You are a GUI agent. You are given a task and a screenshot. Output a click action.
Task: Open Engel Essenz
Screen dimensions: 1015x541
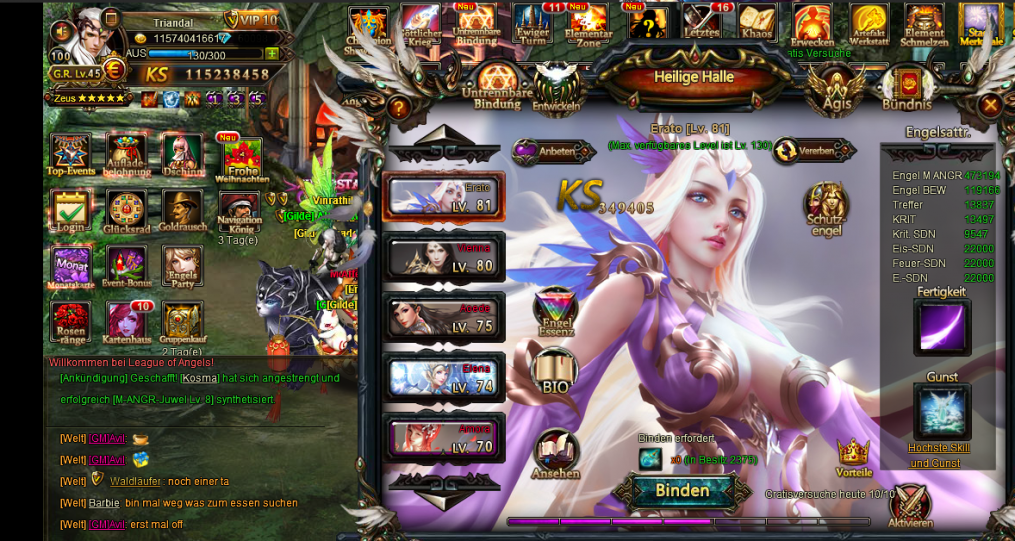(555, 312)
